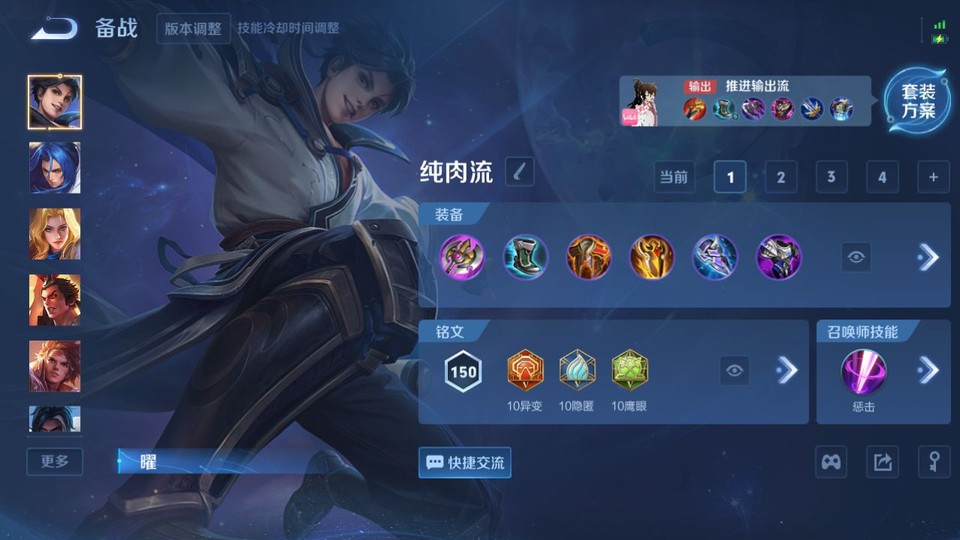Screen dimensions: 960x540
Task: Open 快捷交流 quick chat settings
Action: click(x=465, y=462)
